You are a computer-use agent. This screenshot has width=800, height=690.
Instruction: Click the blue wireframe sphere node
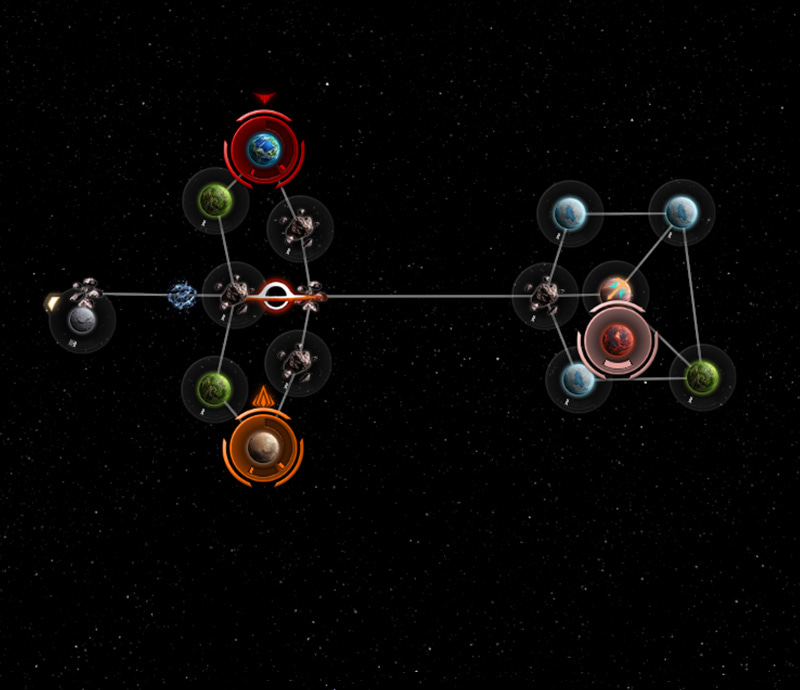(182, 295)
